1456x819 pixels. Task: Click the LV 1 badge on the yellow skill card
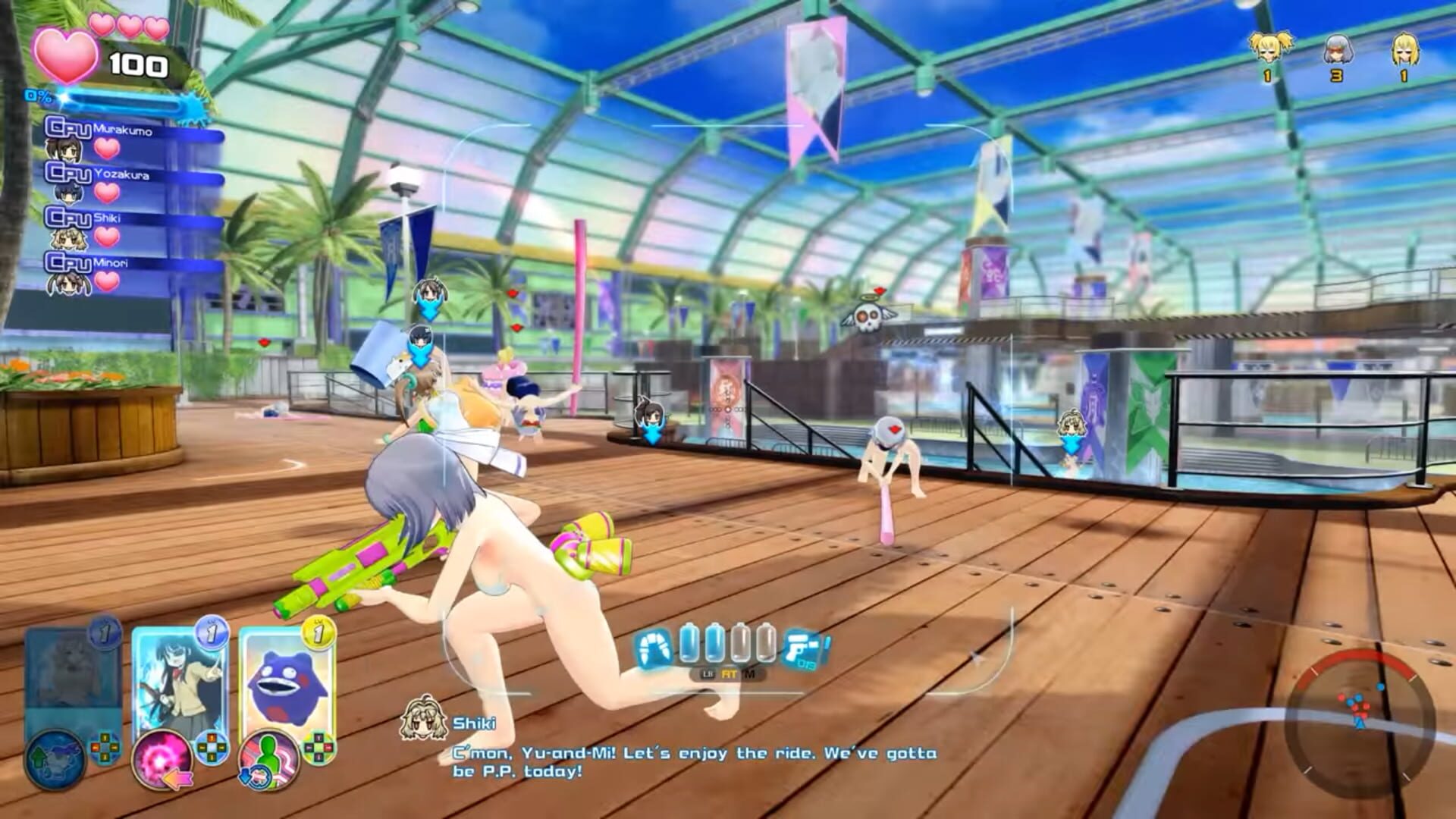click(318, 632)
